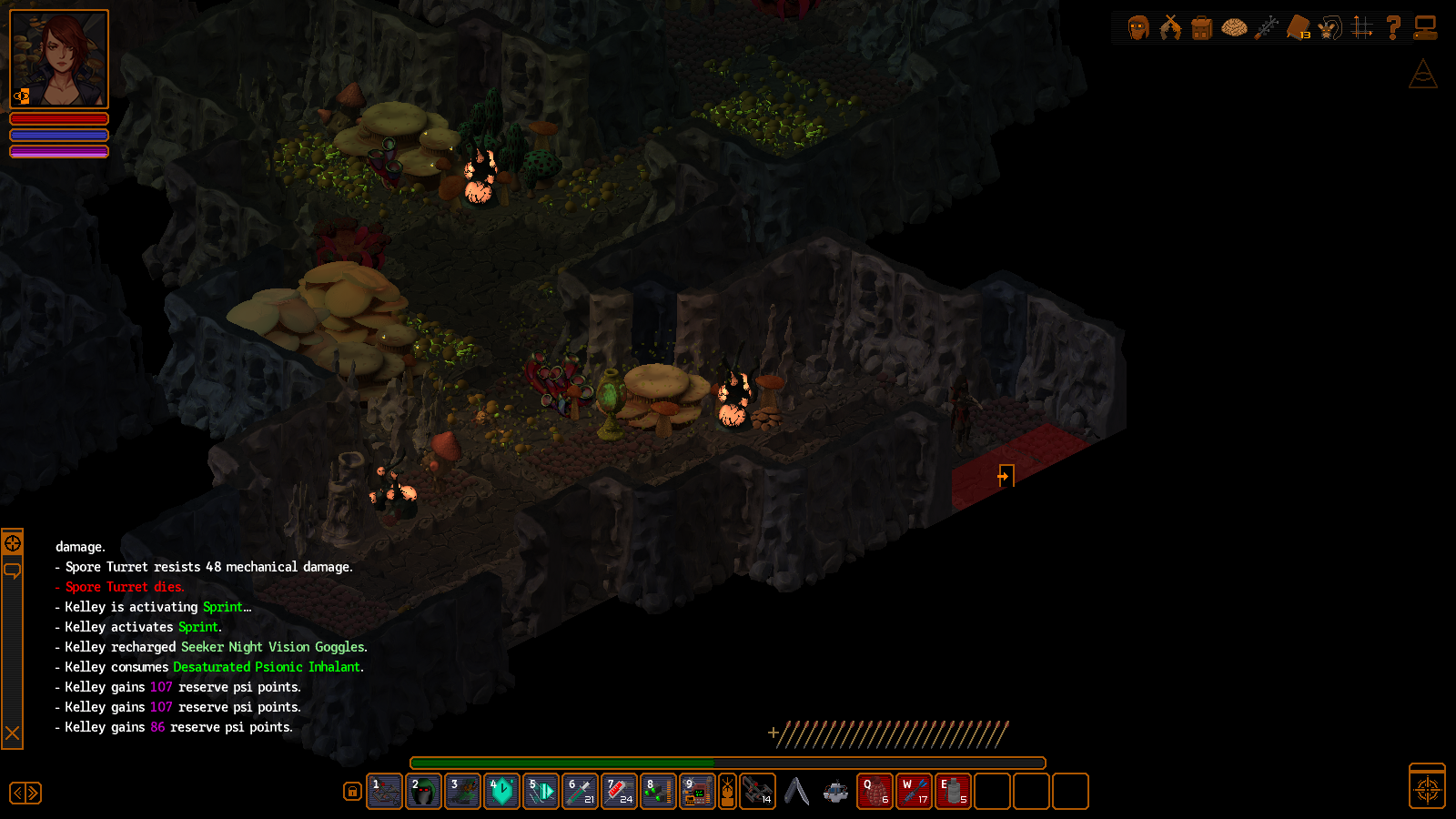Switch to the dialogue log speech bubble tab
The image size is (1456, 819).
[13, 571]
